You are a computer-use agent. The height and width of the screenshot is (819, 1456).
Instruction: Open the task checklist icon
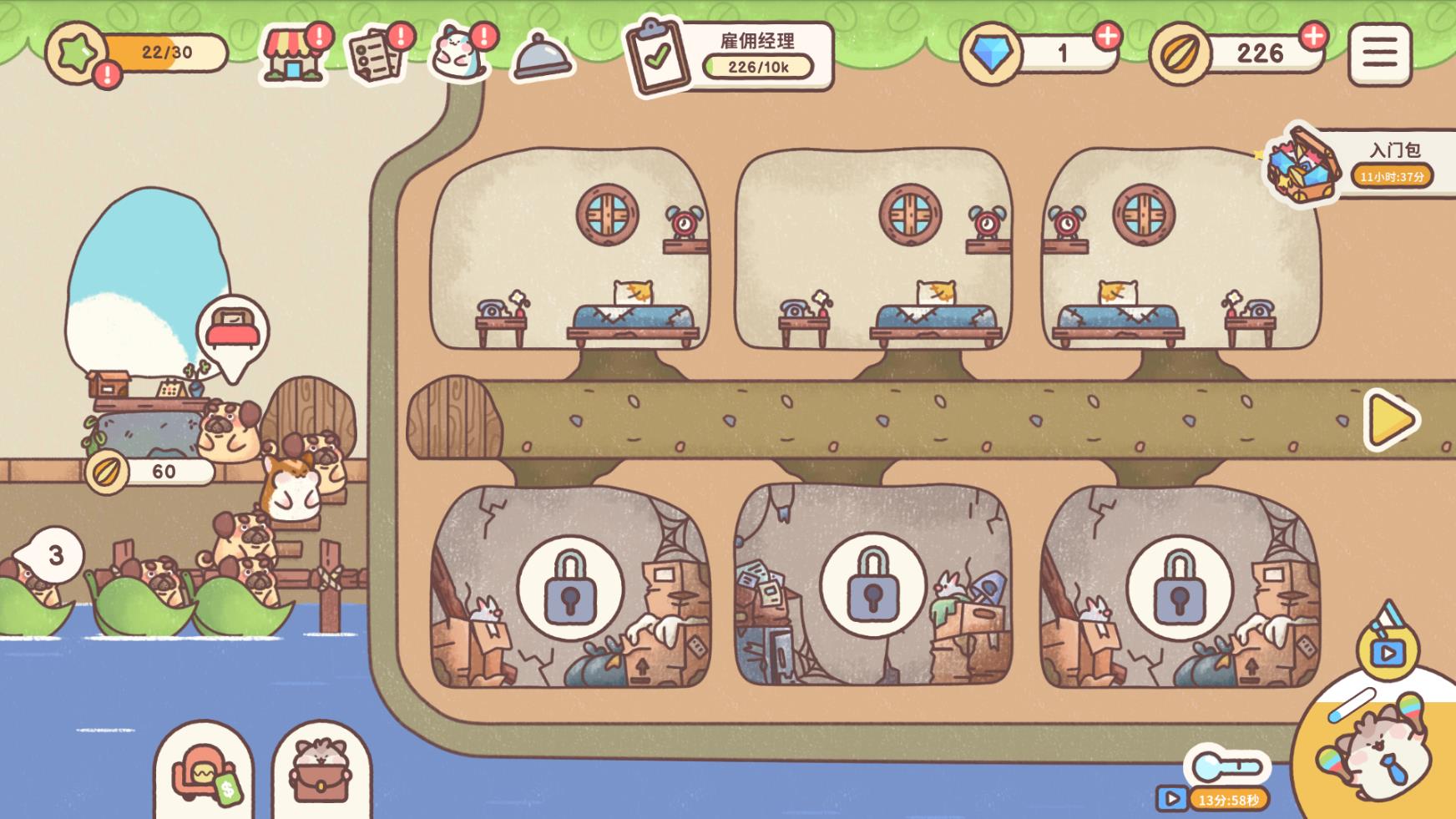pos(376,55)
